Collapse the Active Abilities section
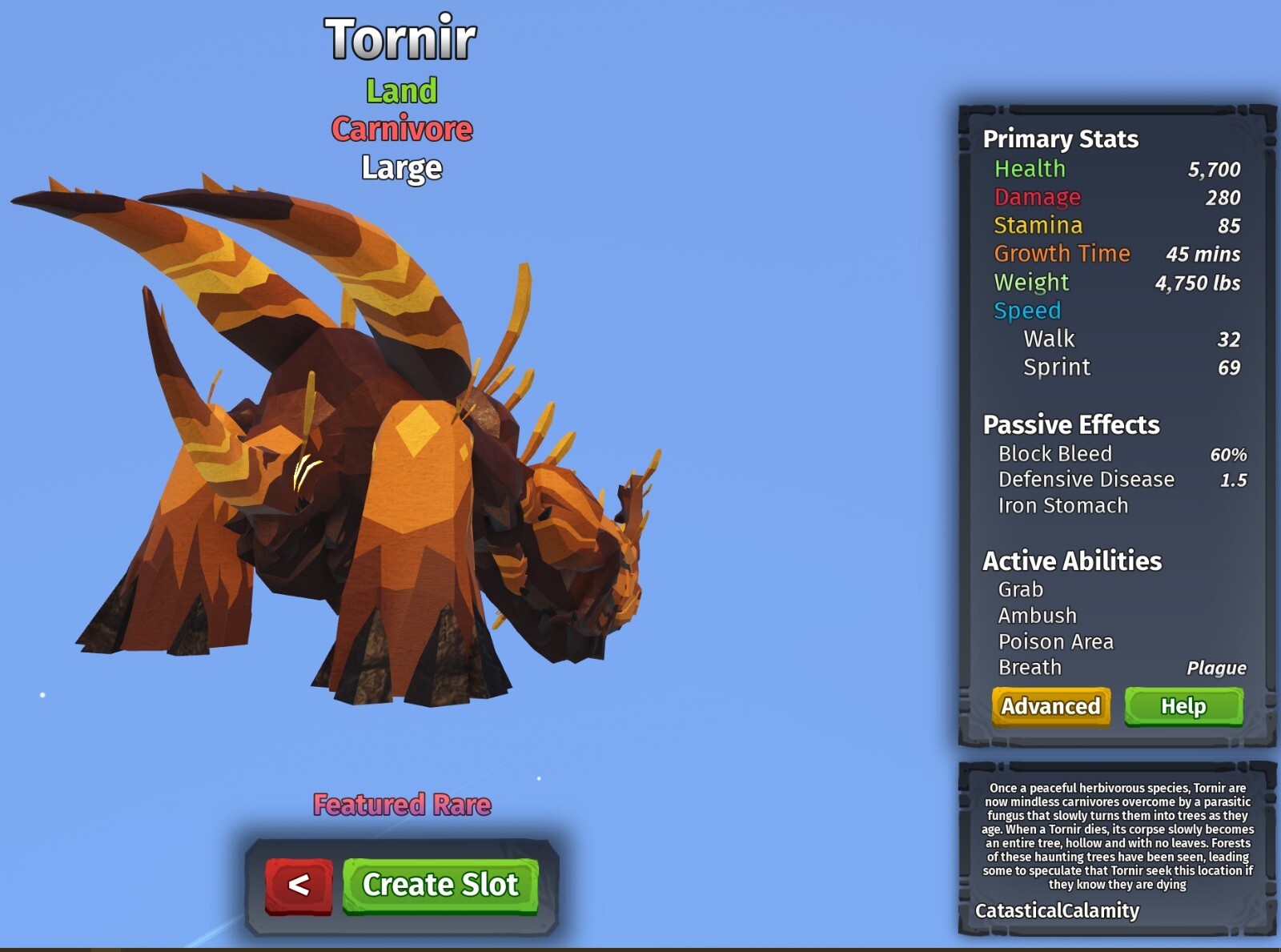1281x952 pixels. coord(1072,561)
